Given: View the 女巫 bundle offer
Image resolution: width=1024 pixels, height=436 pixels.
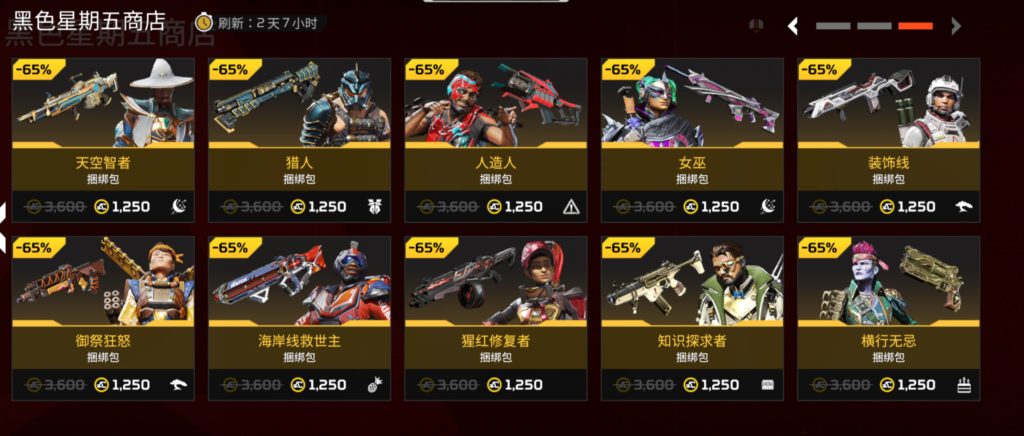Looking at the screenshot, I should click(691, 140).
